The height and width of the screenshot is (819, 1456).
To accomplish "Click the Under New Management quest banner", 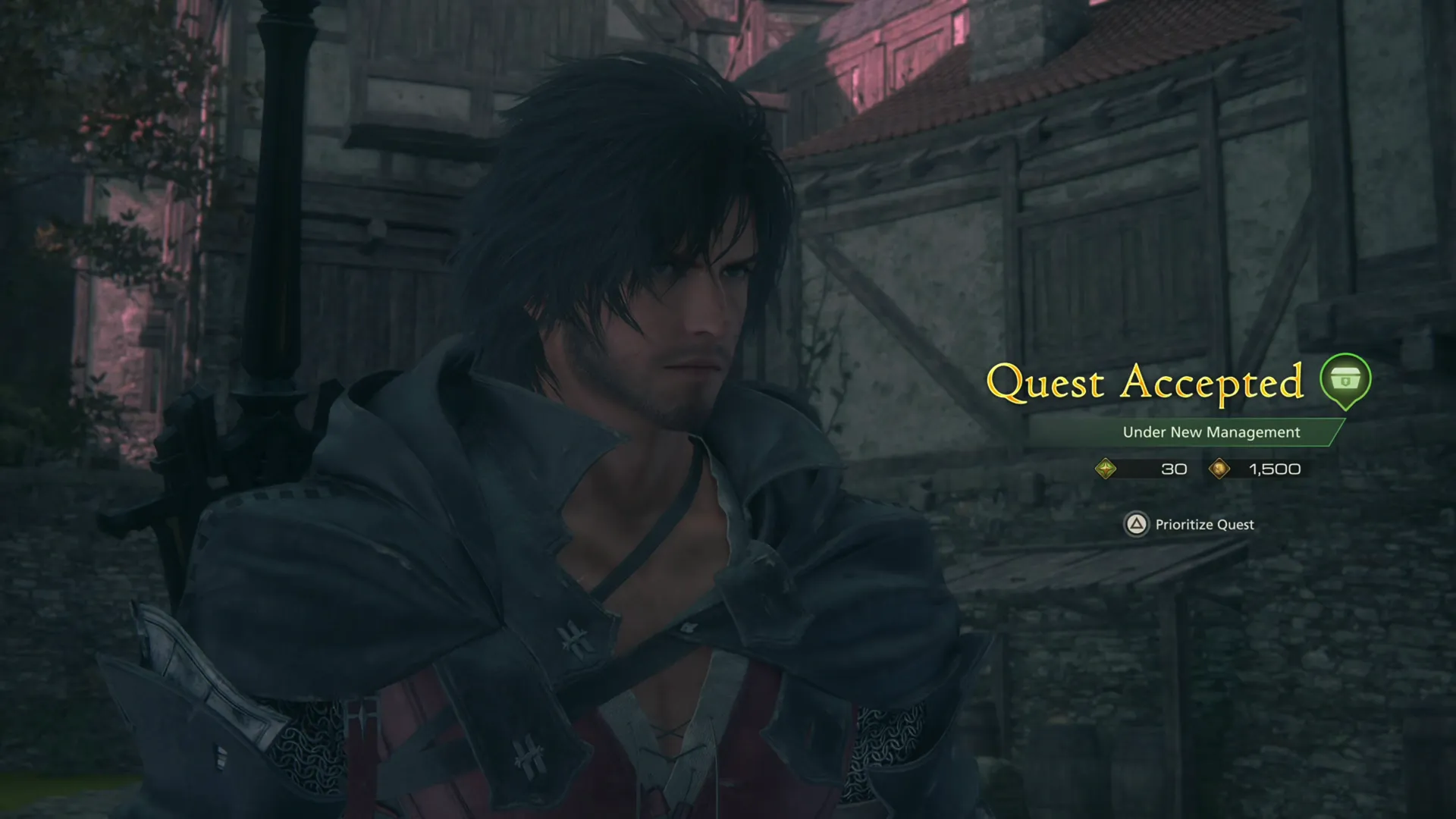I will point(1211,432).
